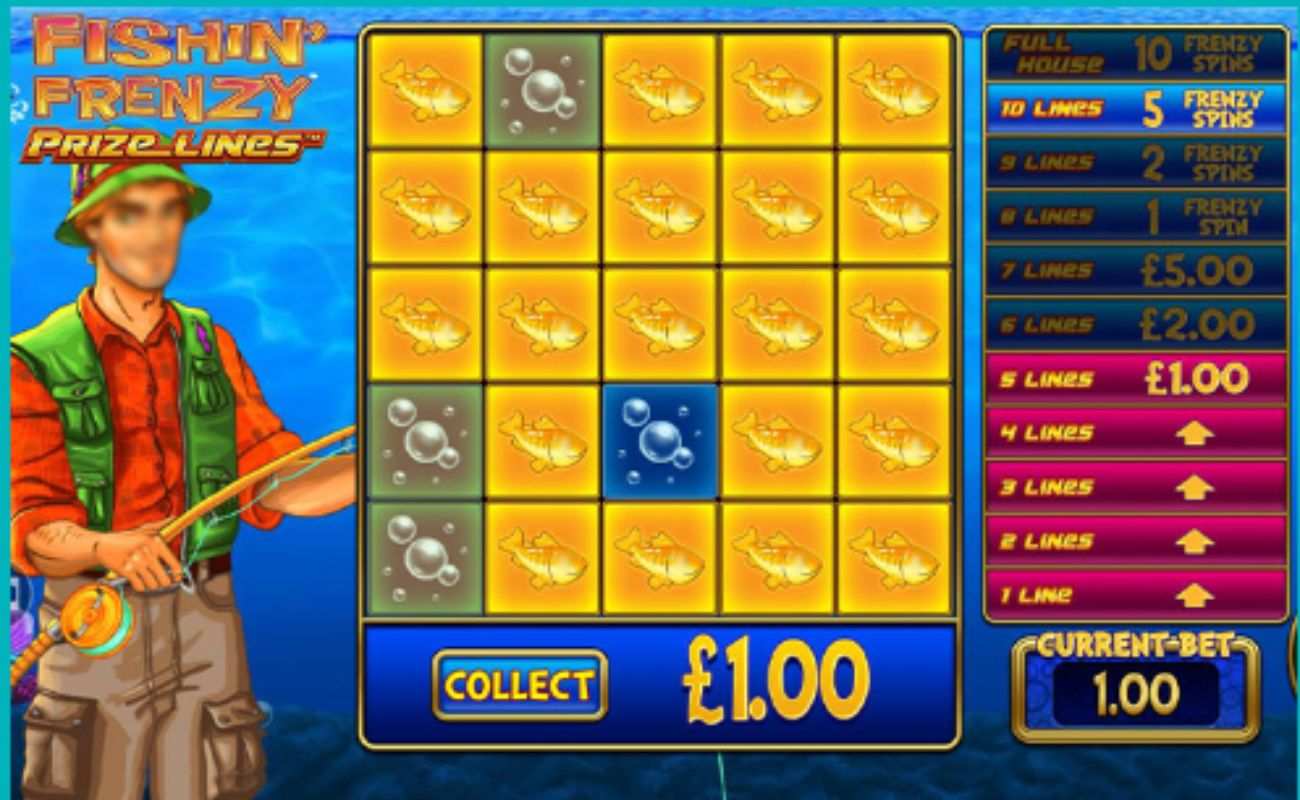Click the 7 Lines £5.00 prize tier
This screenshot has width=1300, height=800.
(x=1133, y=270)
